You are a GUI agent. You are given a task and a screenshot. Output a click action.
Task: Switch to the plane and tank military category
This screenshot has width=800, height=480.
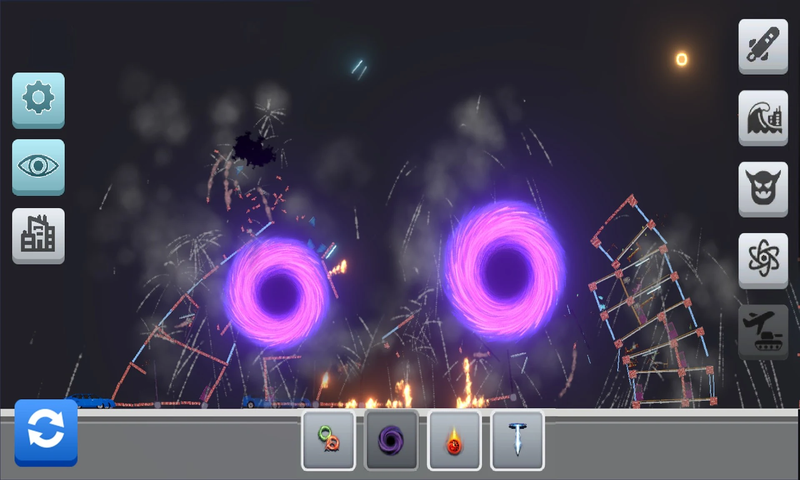click(x=763, y=332)
